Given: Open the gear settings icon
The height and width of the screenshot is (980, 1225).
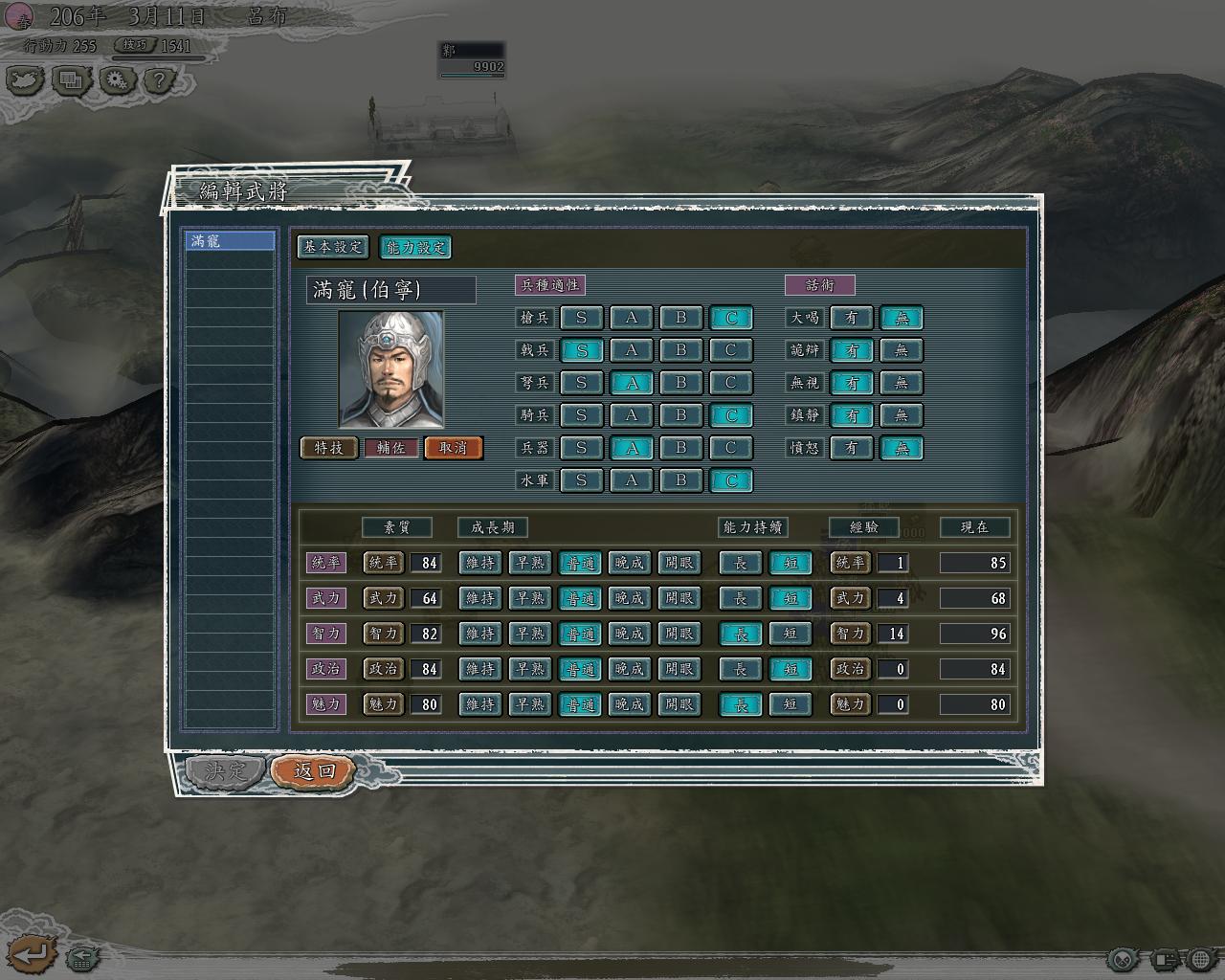Looking at the screenshot, I should coord(116,80).
